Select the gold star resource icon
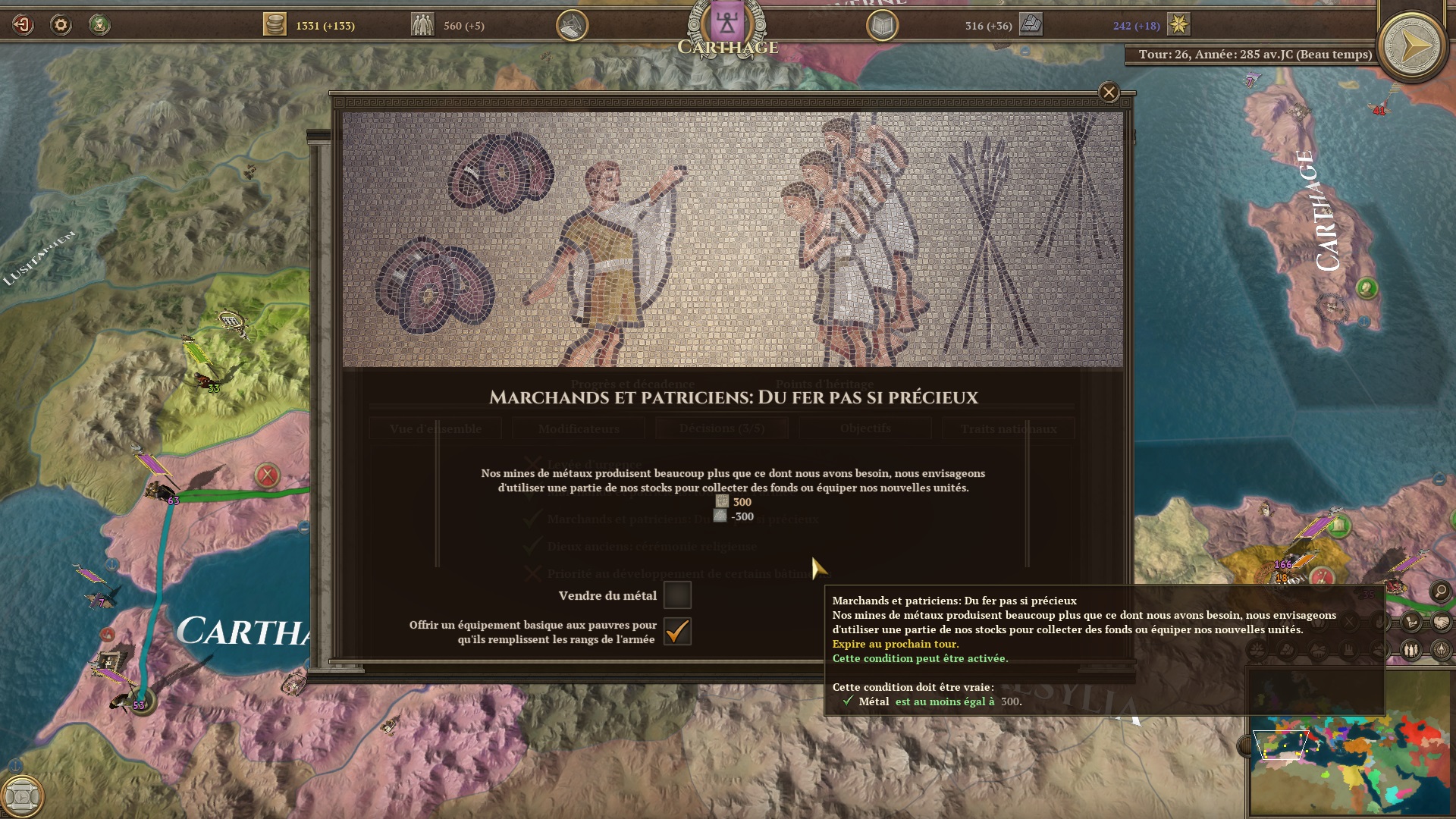 click(x=1178, y=25)
